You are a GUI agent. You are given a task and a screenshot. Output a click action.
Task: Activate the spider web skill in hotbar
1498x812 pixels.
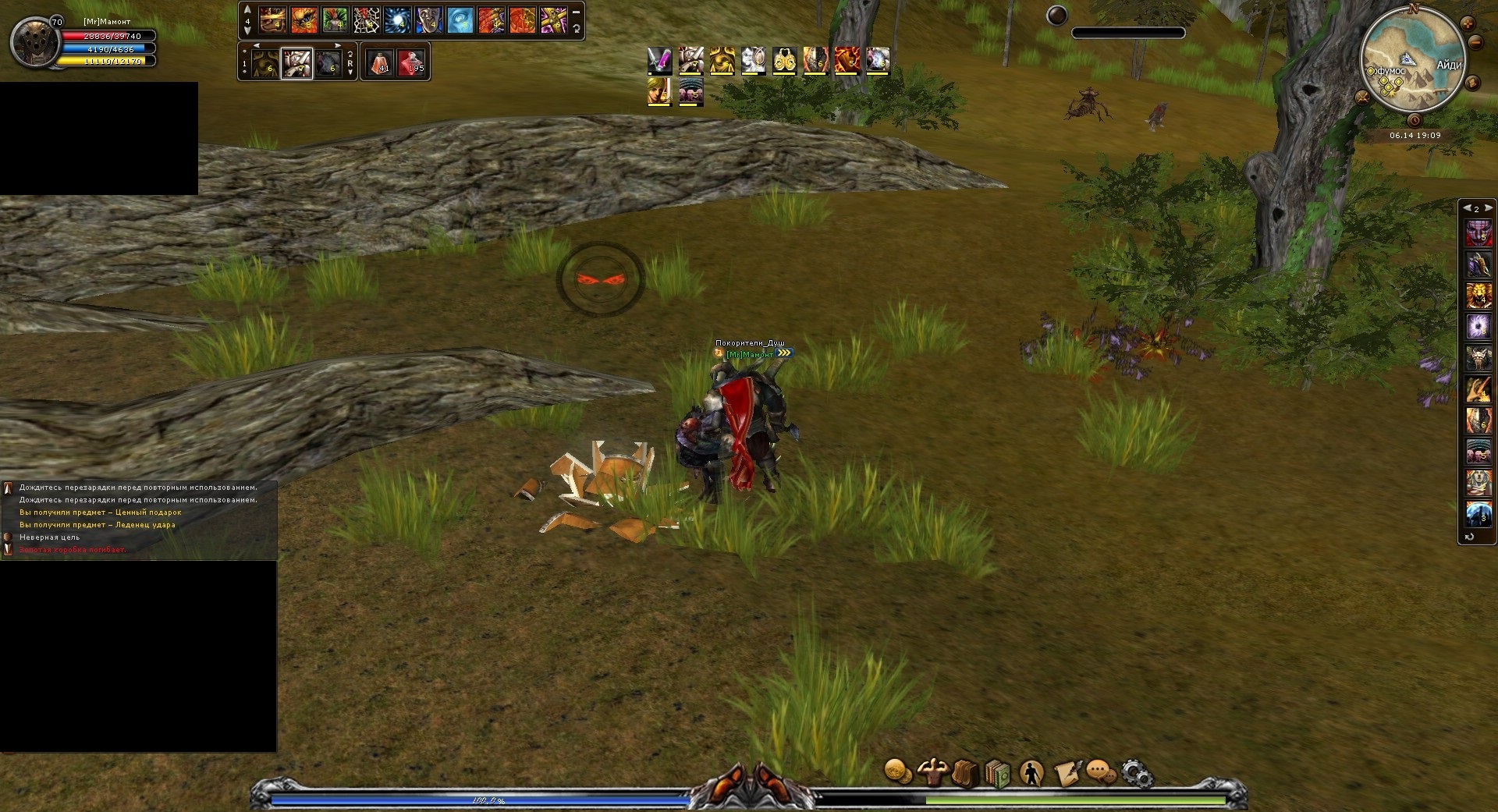coord(366,20)
